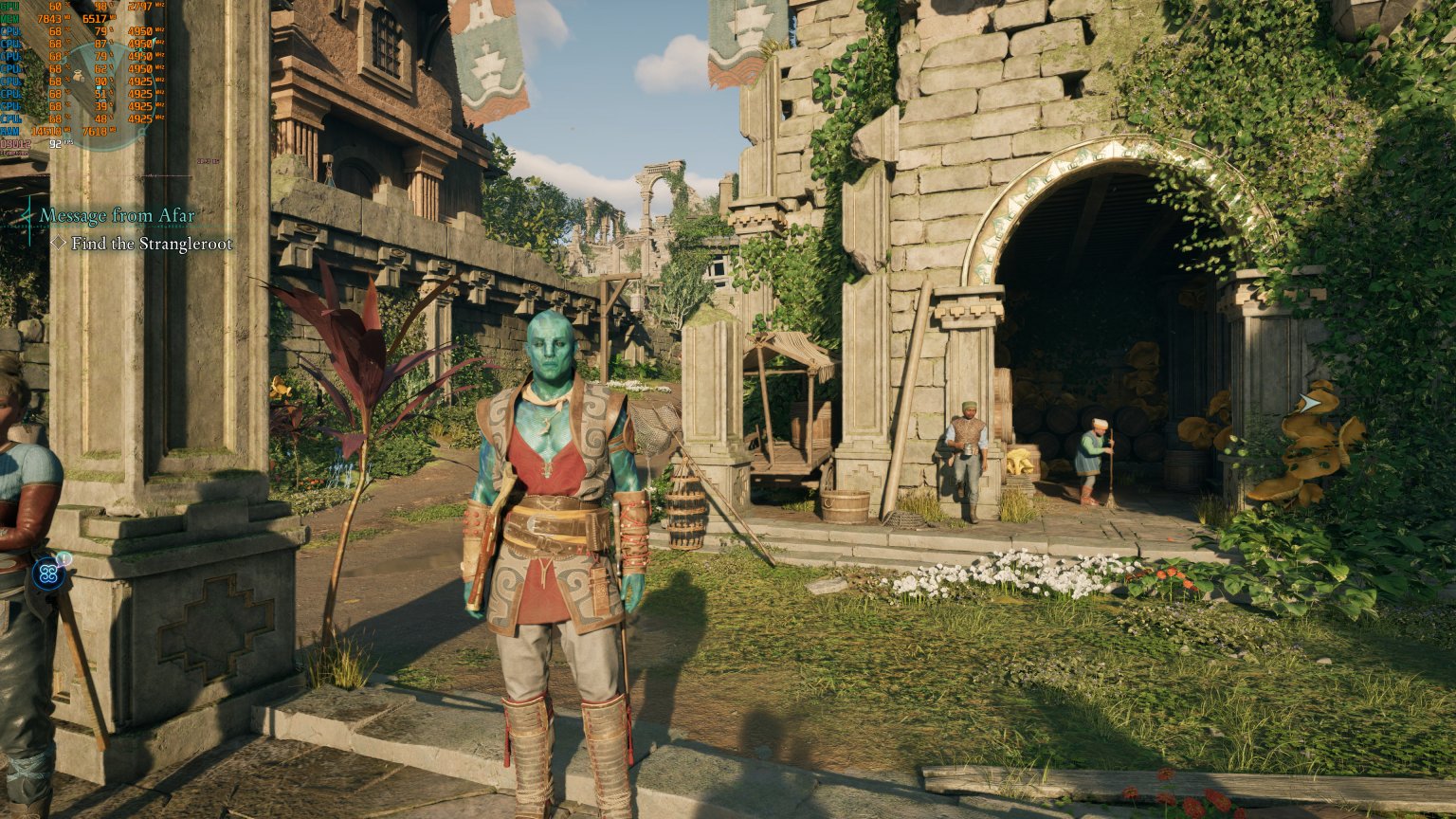This screenshot has height=819, width=1456.
Task: Click the quest diamond icon beside Find the Strangleroot
Action: click(60, 243)
